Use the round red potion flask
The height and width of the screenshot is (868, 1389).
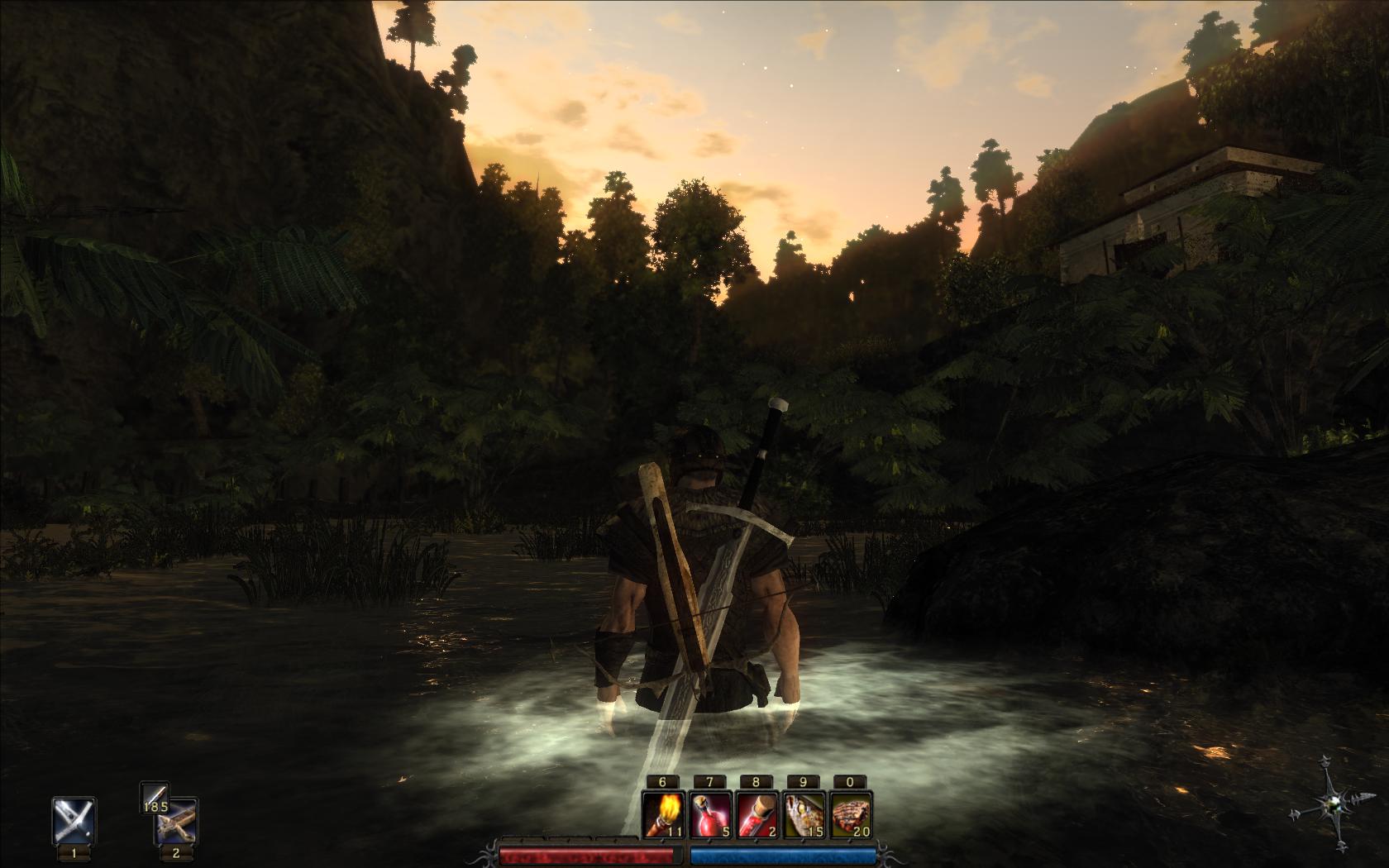pos(710,813)
